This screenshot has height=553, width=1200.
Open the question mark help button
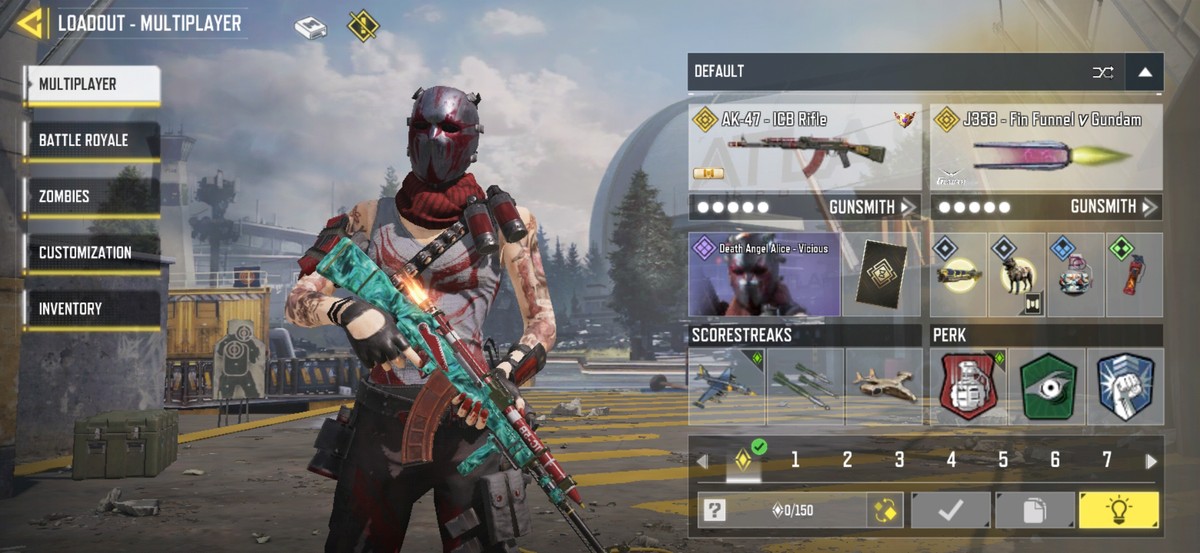713,510
